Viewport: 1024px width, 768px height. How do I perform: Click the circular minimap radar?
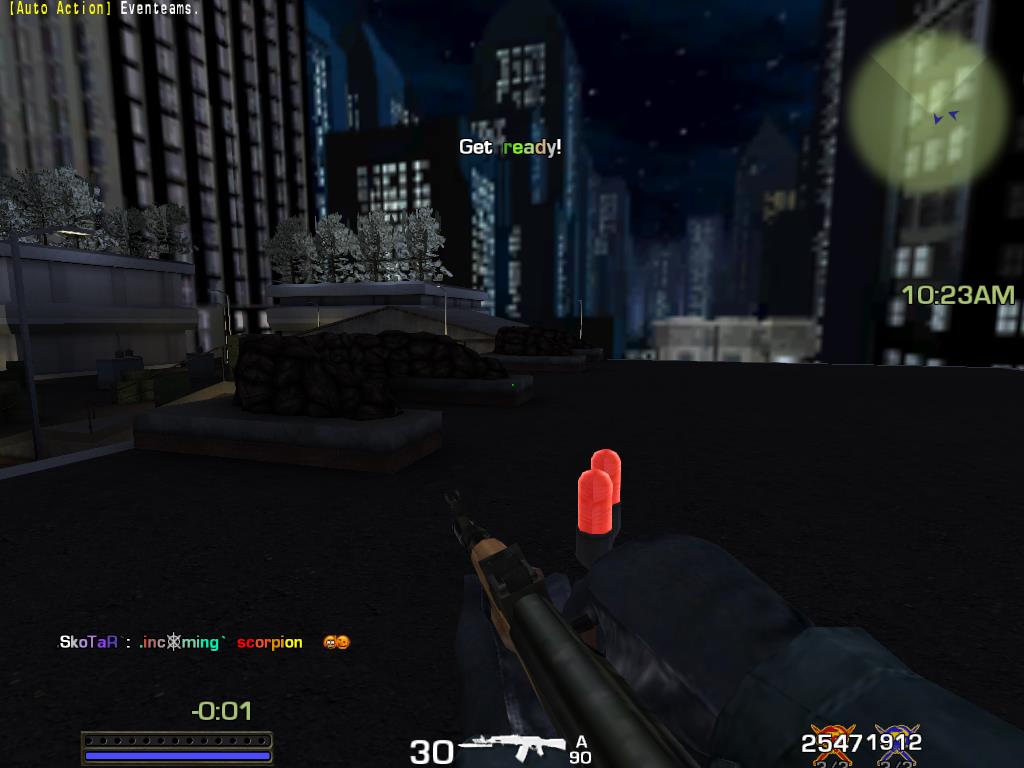[929, 110]
